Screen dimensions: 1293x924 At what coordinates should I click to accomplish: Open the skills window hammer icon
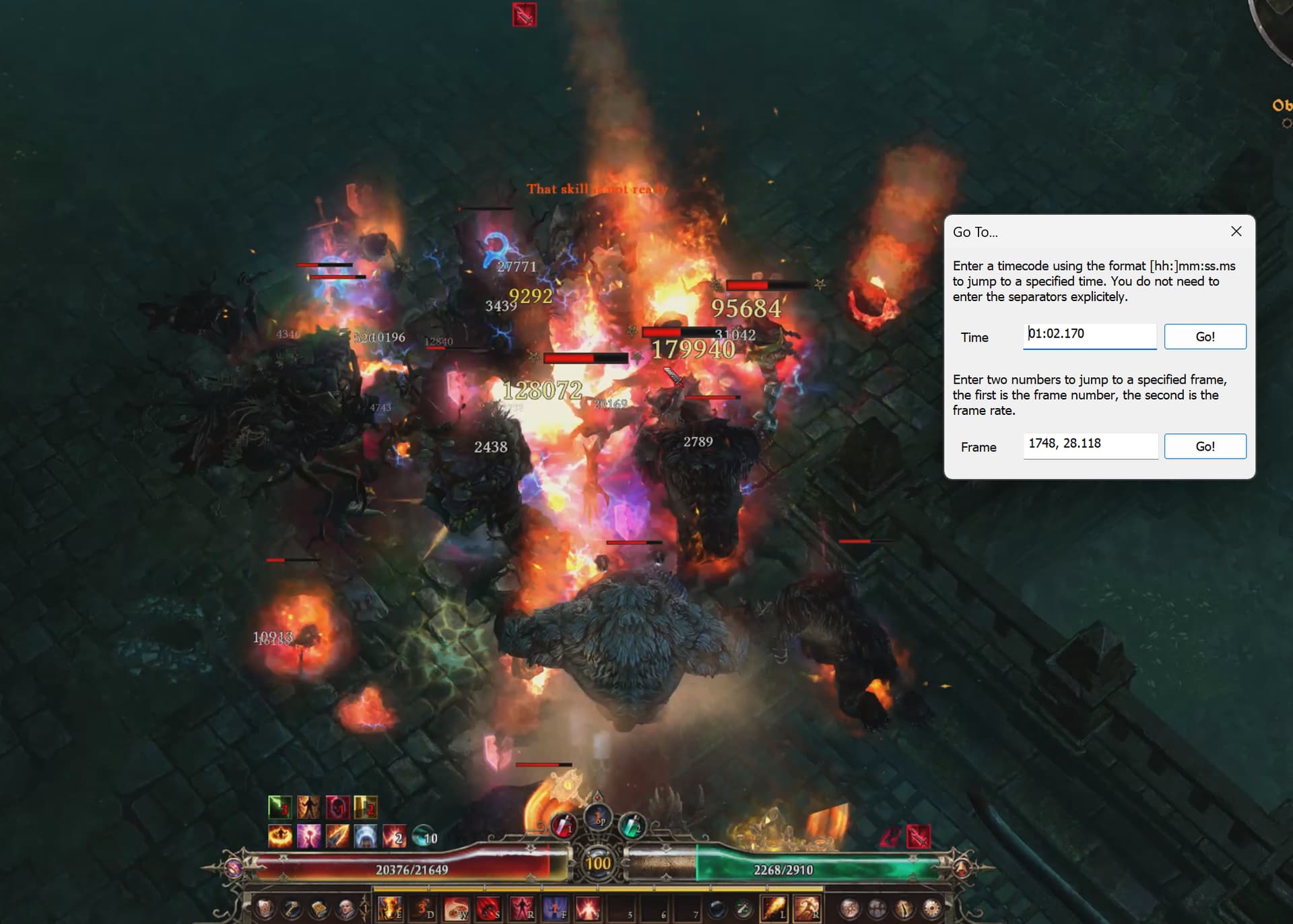[292, 909]
